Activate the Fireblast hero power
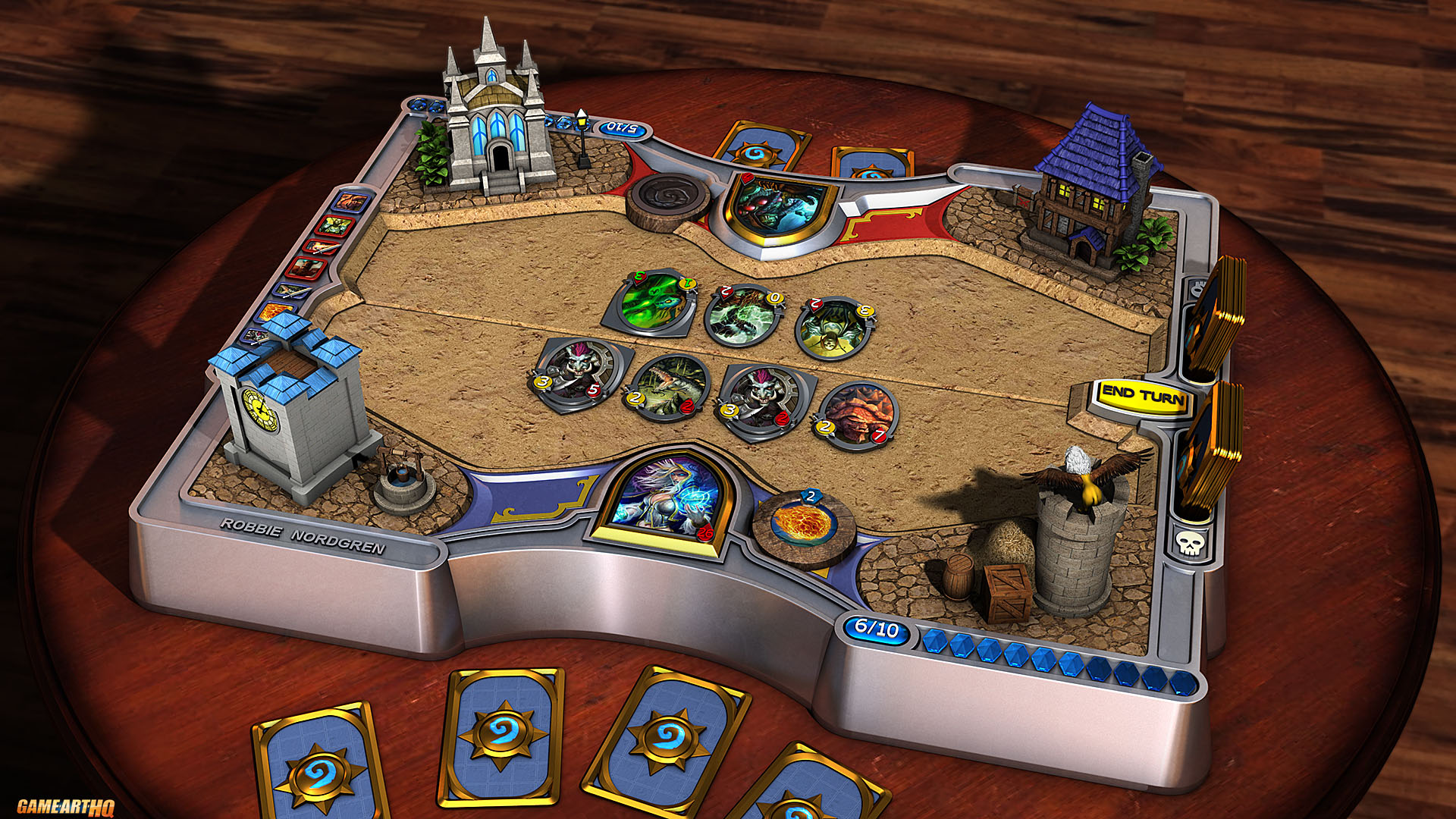This screenshot has height=819, width=1456. (802, 523)
